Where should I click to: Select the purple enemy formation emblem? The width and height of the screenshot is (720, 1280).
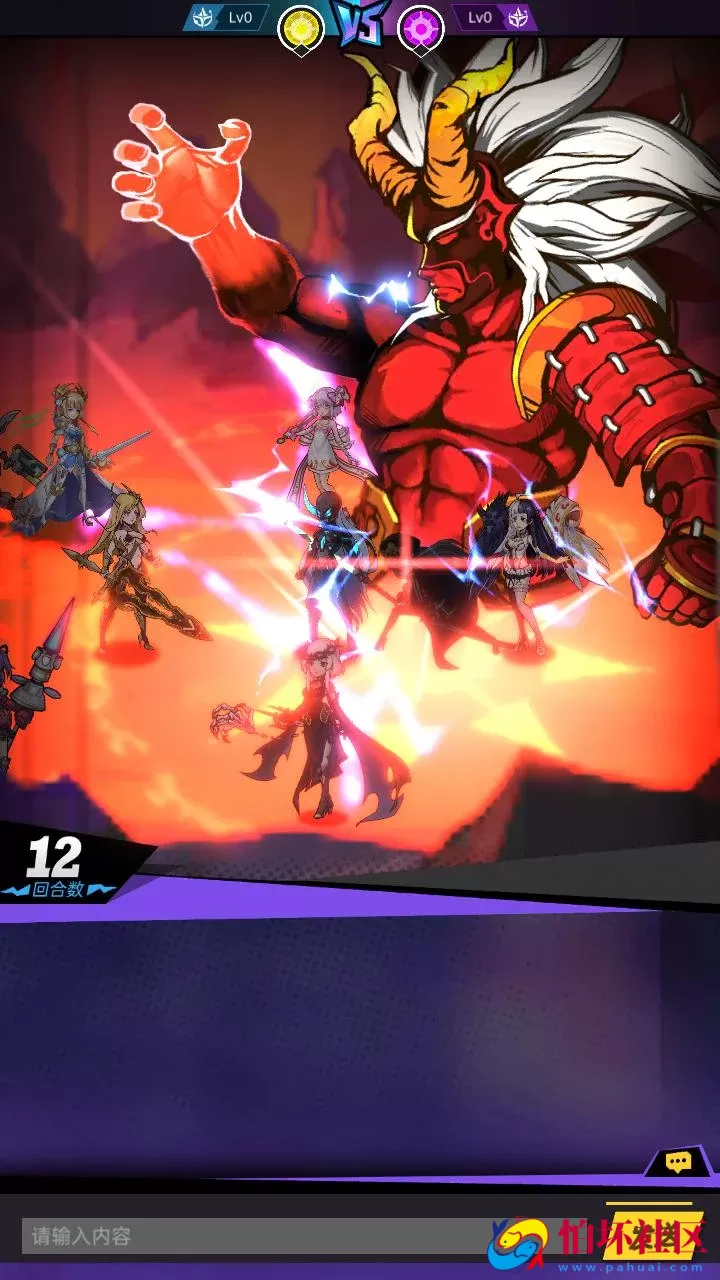421,27
